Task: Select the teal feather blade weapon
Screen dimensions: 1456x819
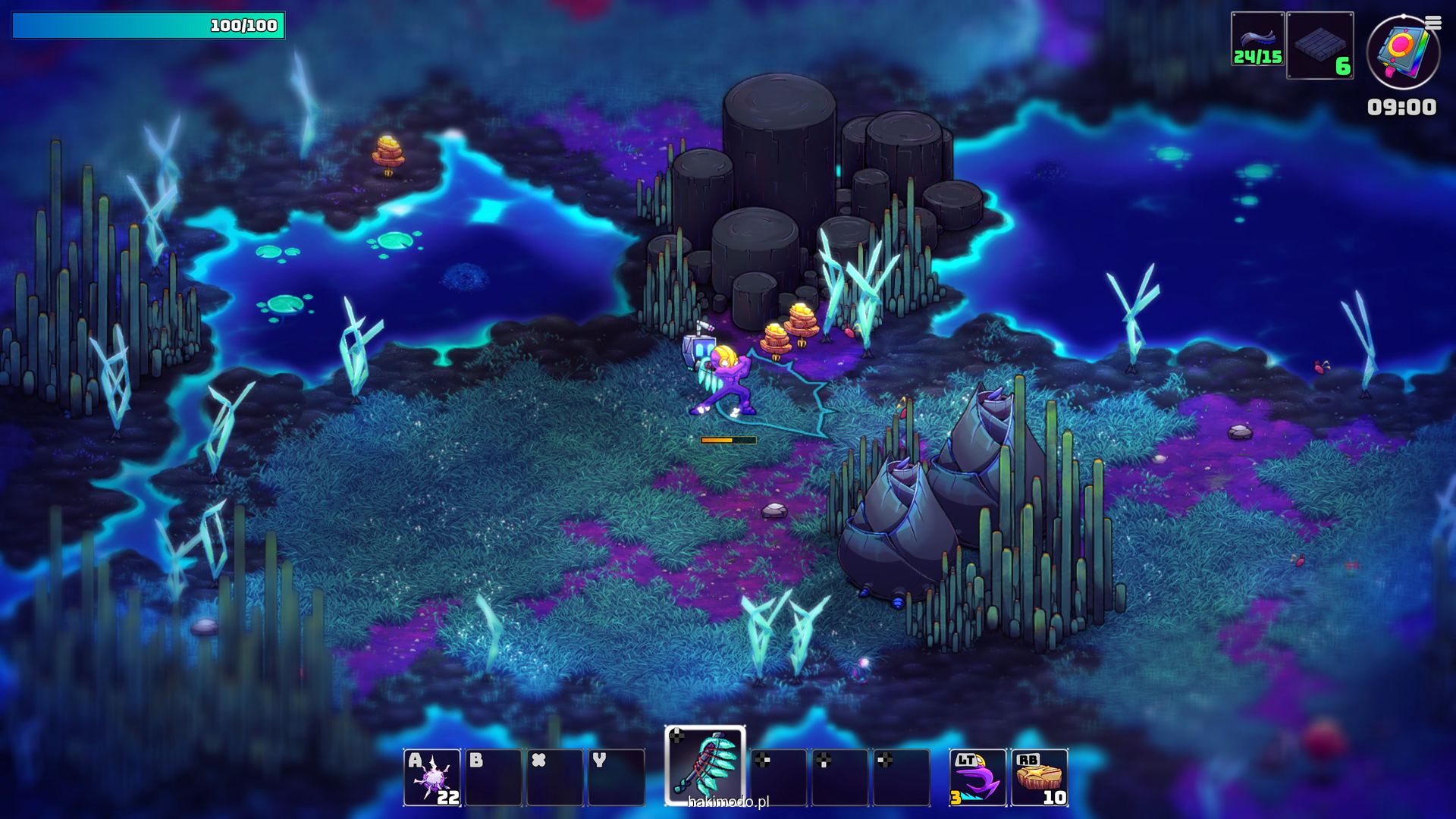Action: [705, 766]
